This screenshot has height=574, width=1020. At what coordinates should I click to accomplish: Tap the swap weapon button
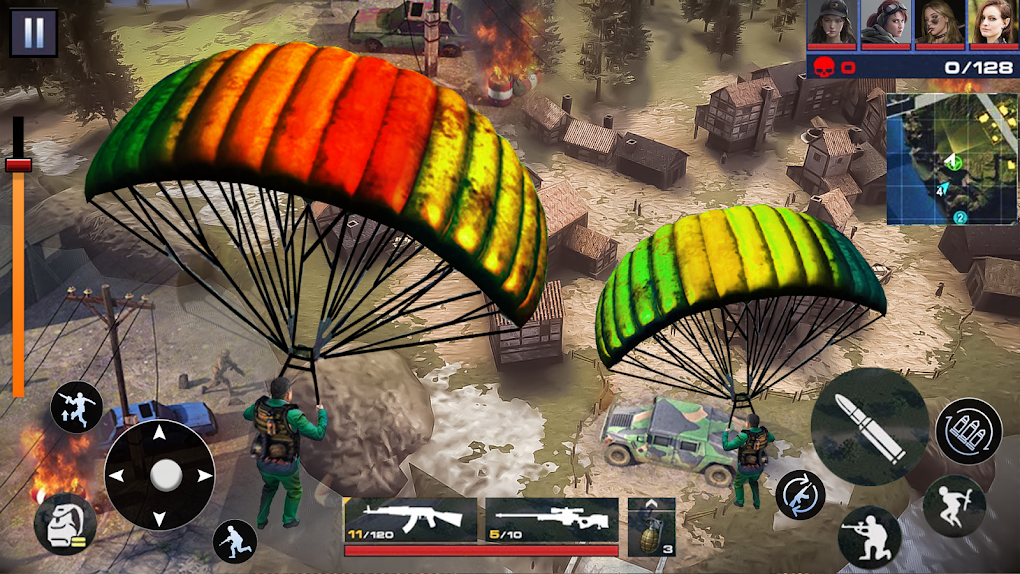(800, 494)
